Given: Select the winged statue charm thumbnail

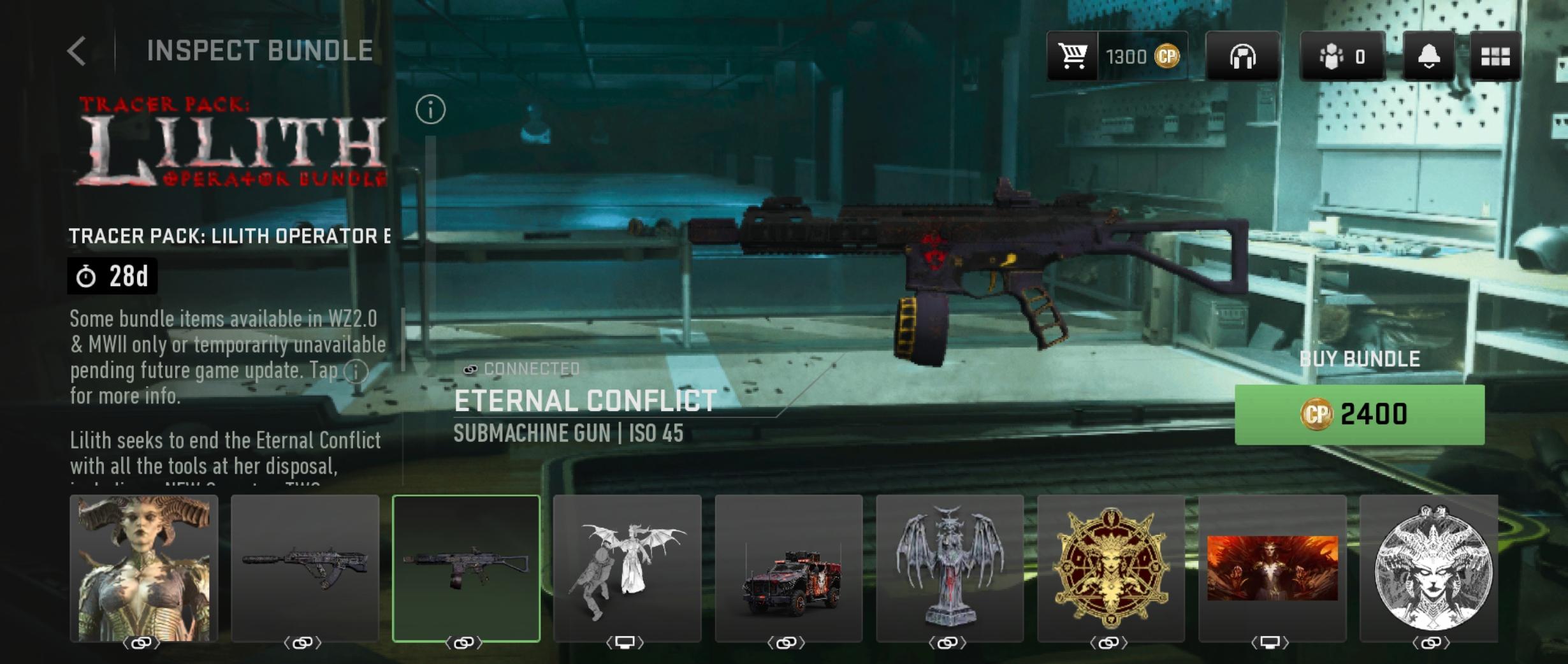Looking at the screenshot, I should 950,568.
